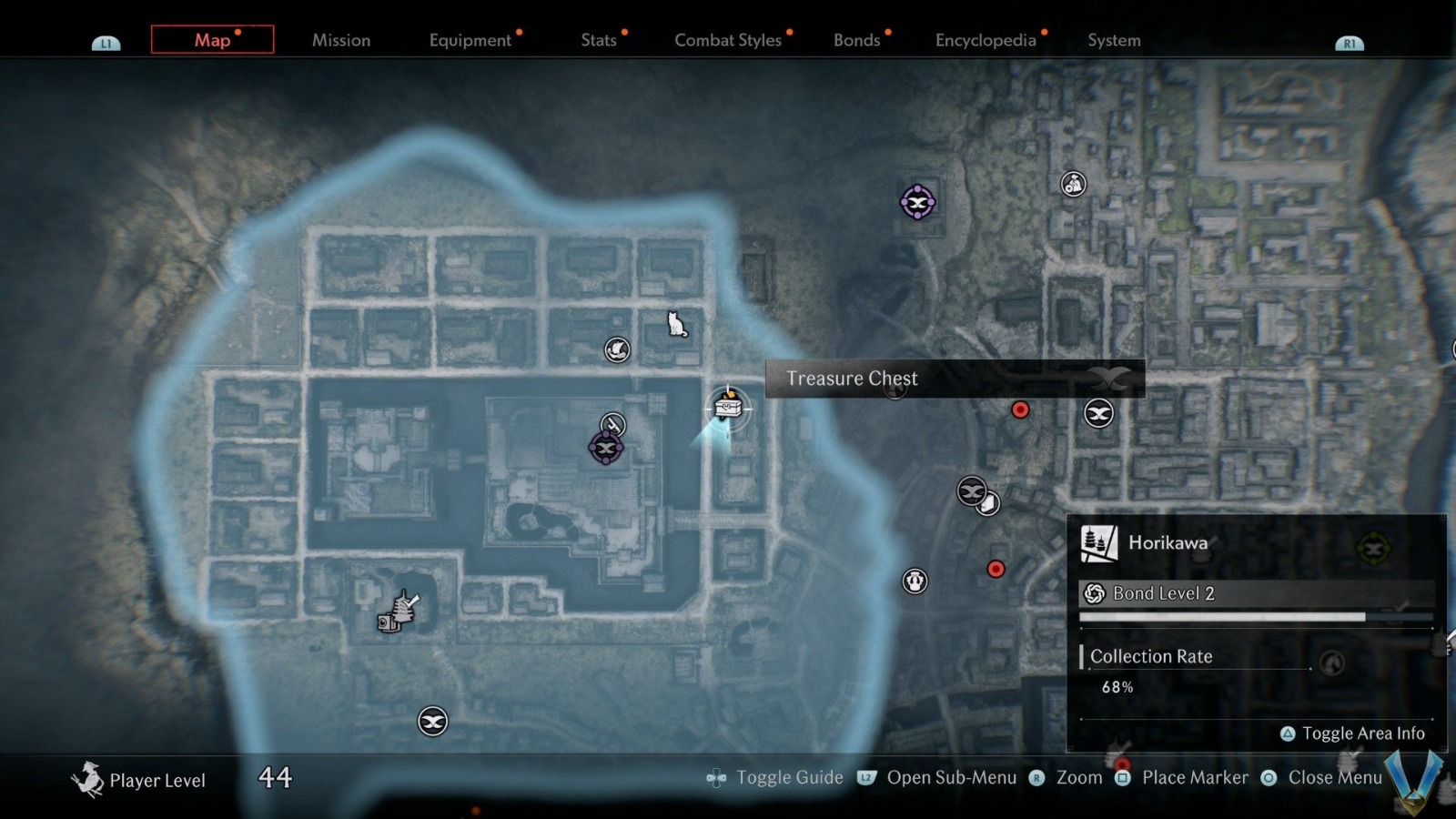Switch to the Mission tab

(341, 40)
